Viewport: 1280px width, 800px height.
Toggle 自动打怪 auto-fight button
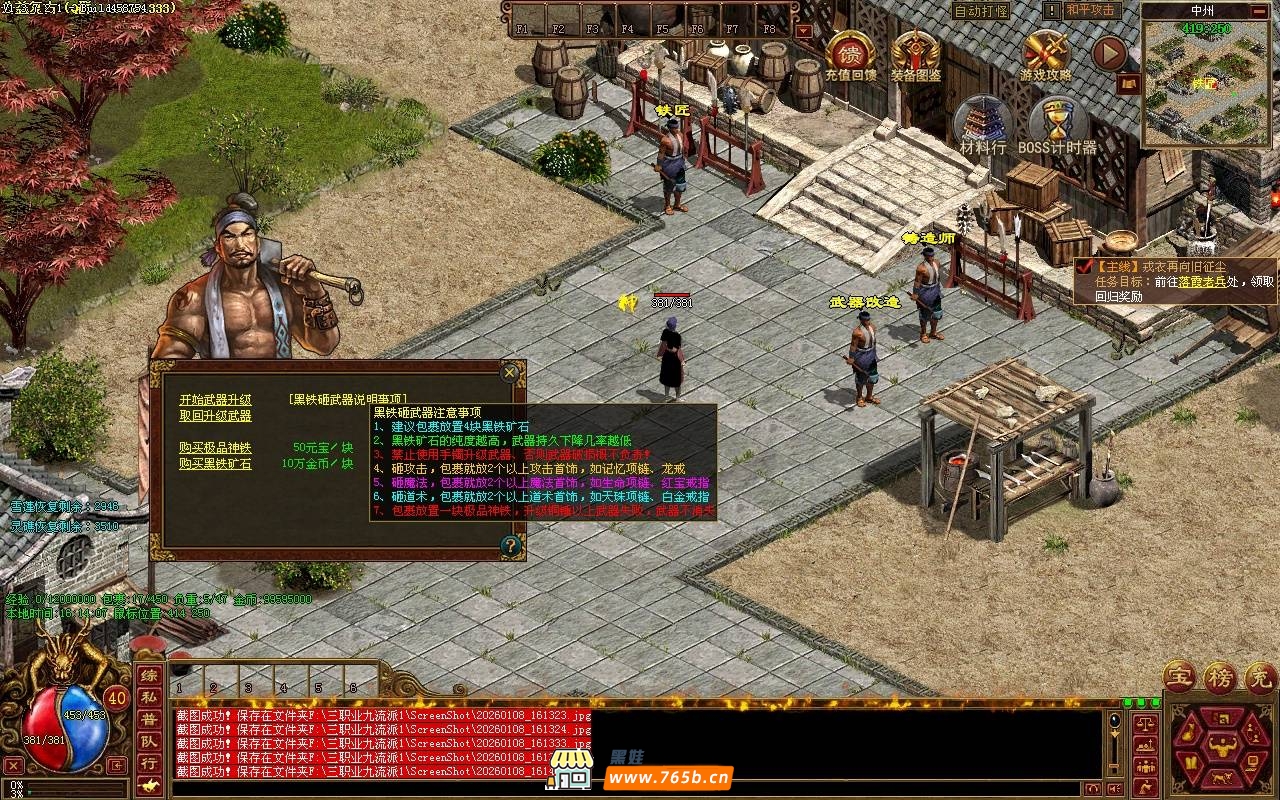pyautogui.click(x=981, y=11)
